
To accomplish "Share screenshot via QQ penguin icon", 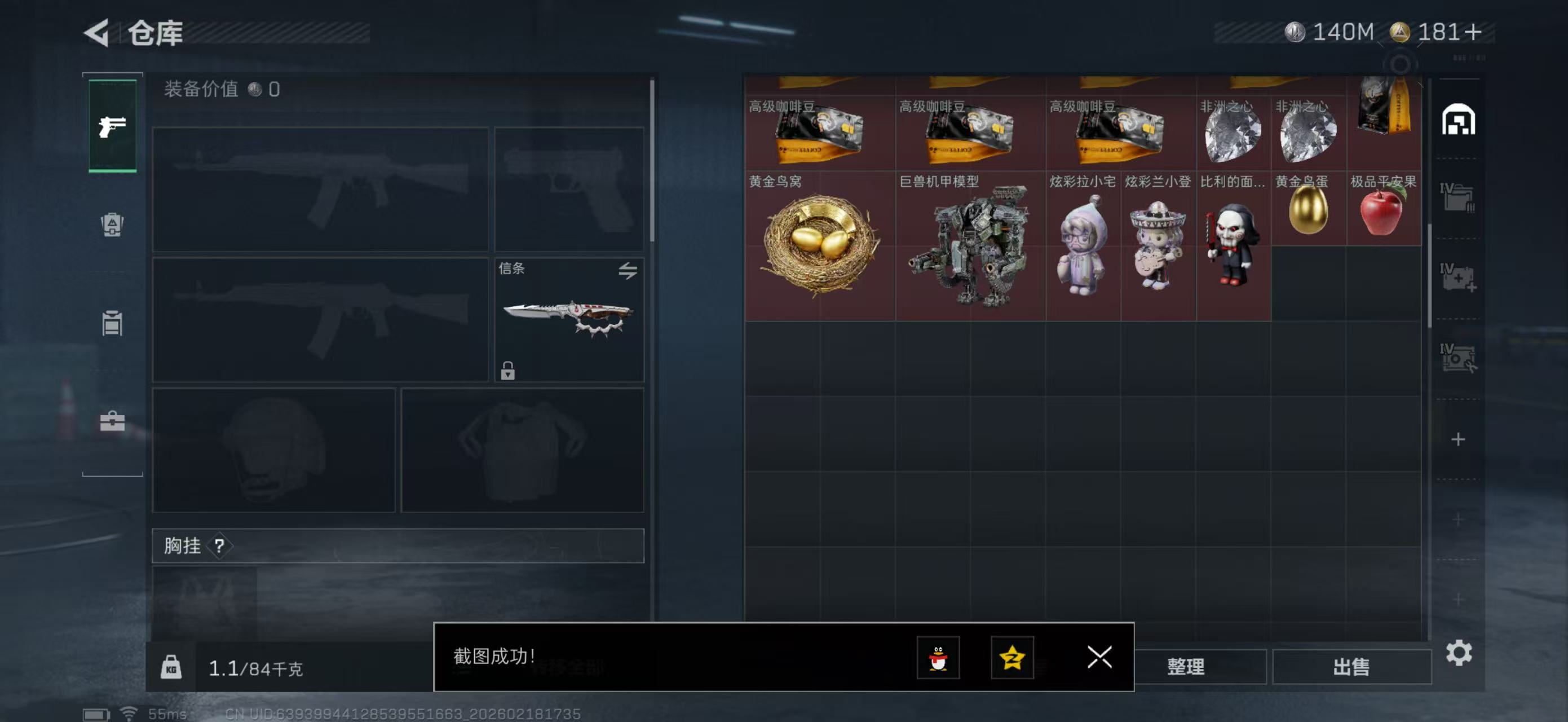I will tap(938, 658).
